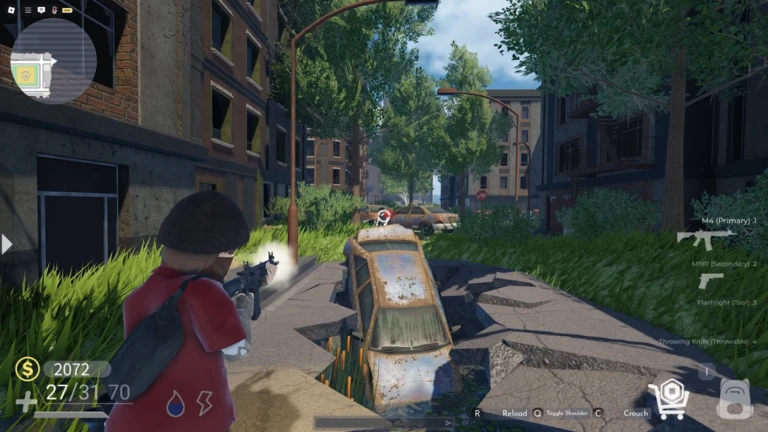This screenshot has width=768, height=432.
Task: Expand the side panel arrow on left edge
Action: pyautogui.click(x=7, y=244)
